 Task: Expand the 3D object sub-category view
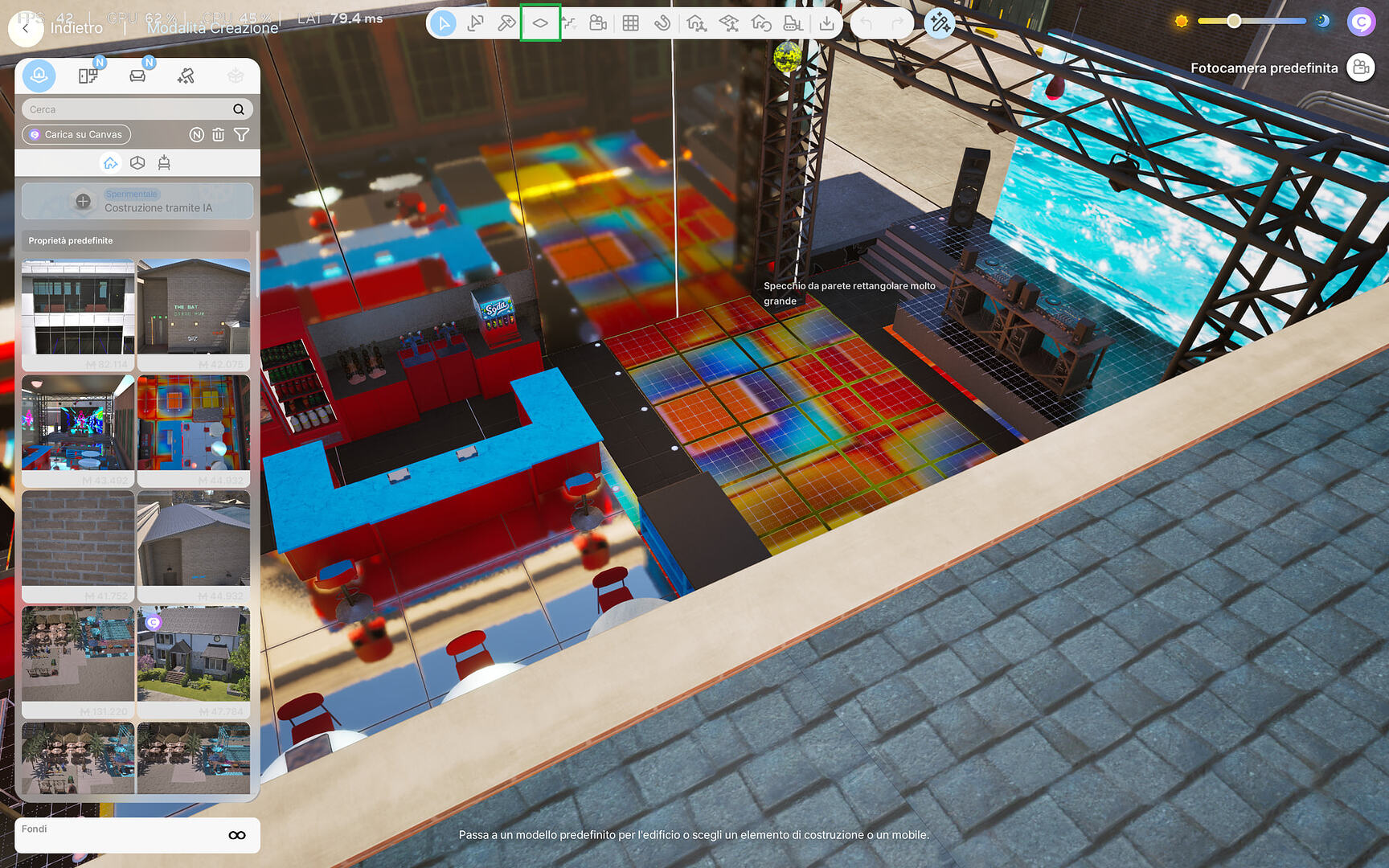(x=137, y=163)
